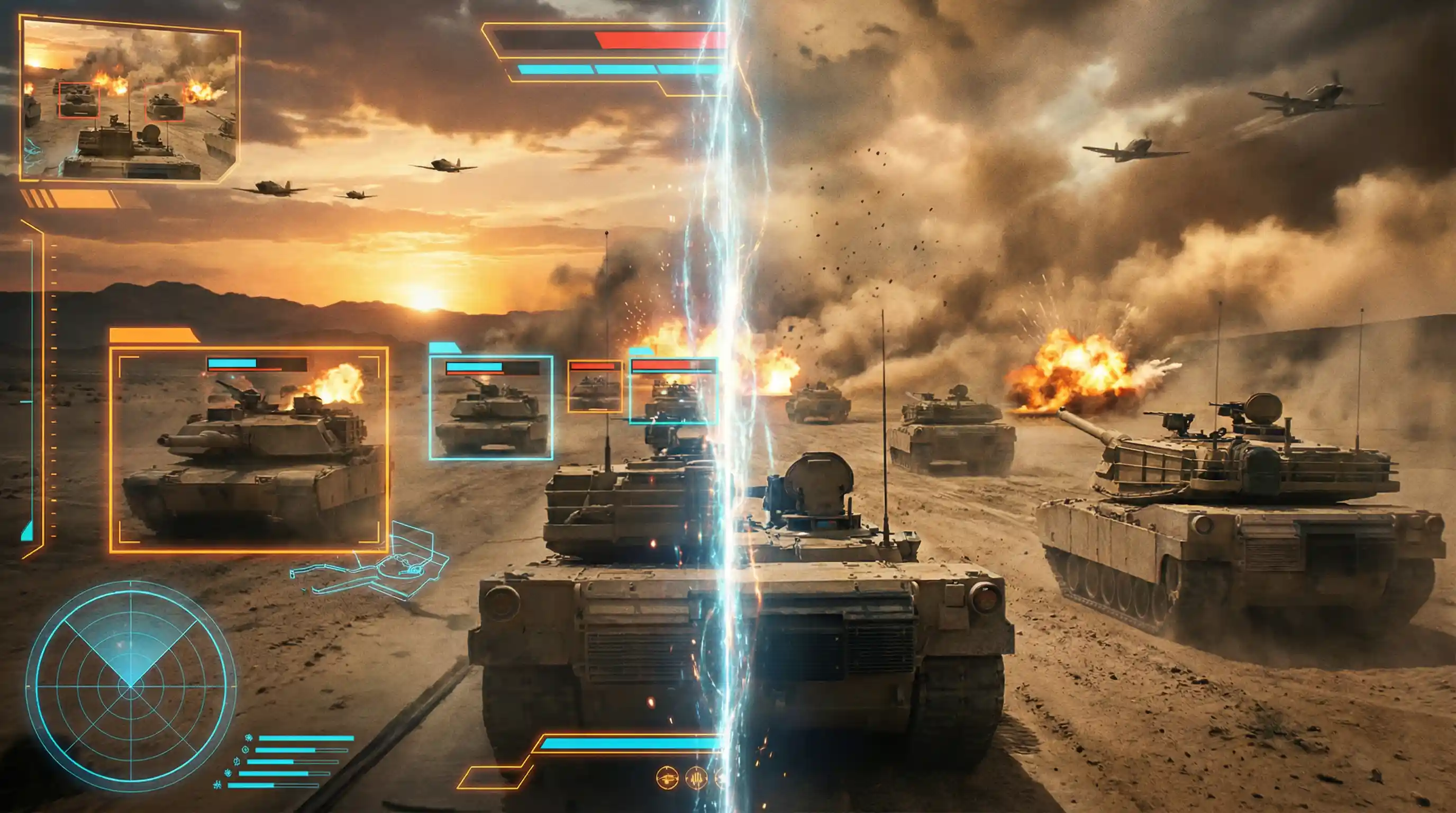Image resolution: width=1456 pixels, height=813 pixels.
Task: Activate the three-missile salvo ability icon
Action: 696,779
